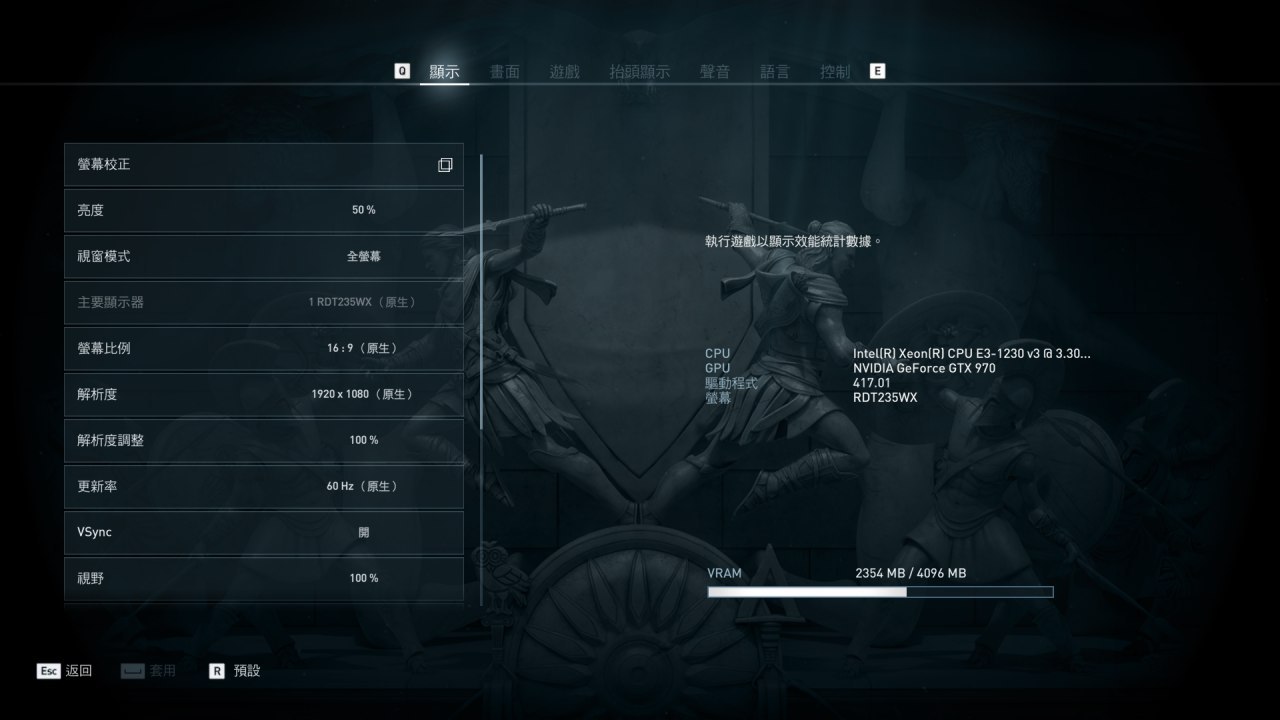Open the 遊戲 gameplay tab
The height and width of the screenshot is (720, 1280).
click(564, 72)
